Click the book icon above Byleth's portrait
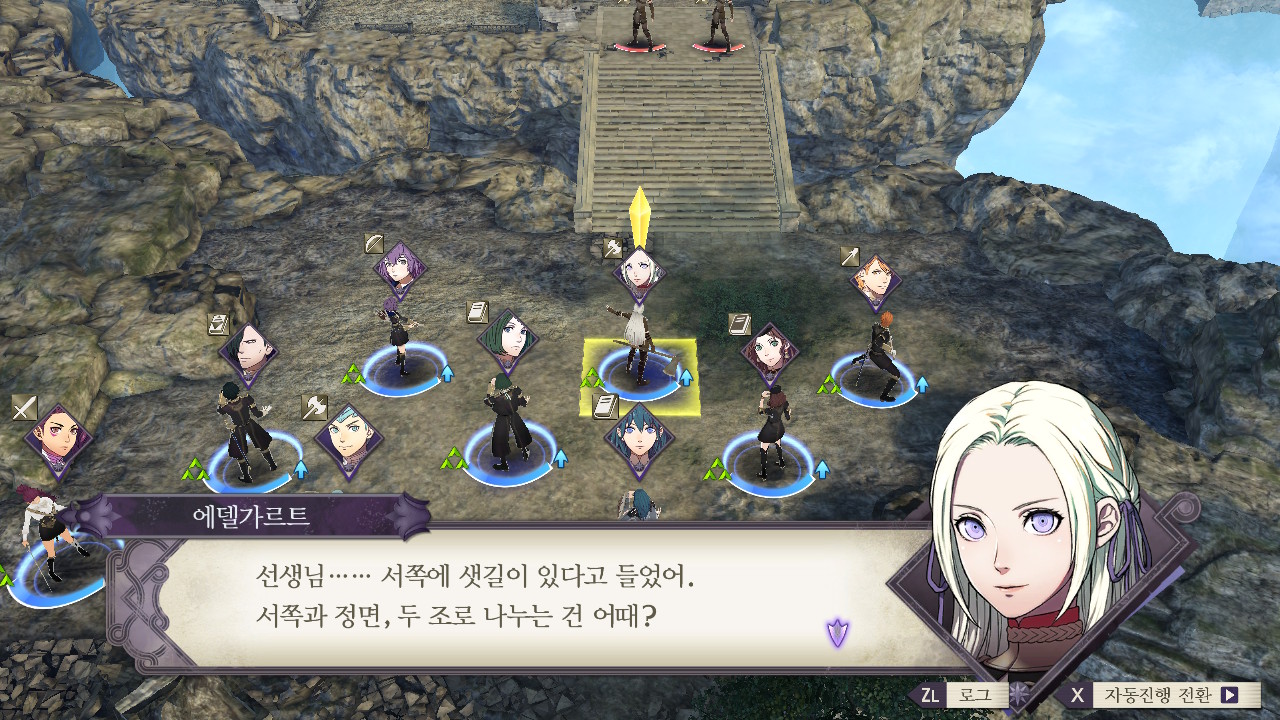The image size is (1280, 720). pos(603,406)
